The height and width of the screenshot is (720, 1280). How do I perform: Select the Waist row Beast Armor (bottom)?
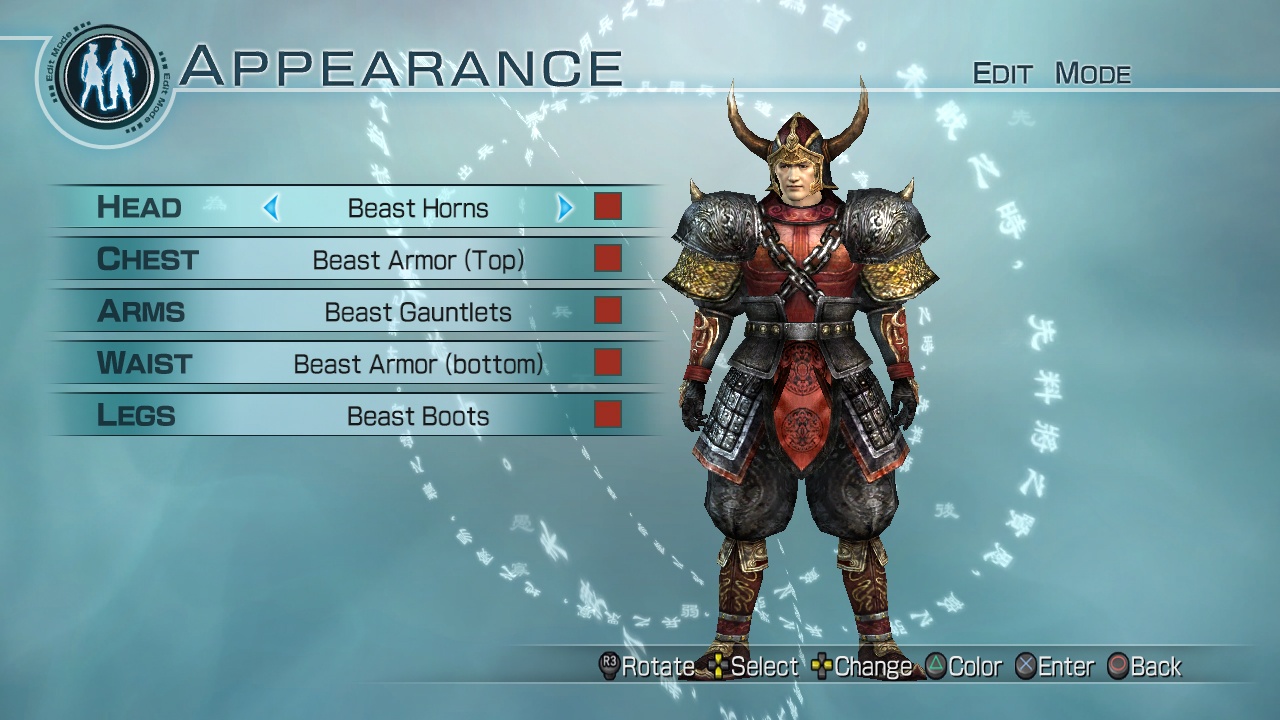pyautogui.click(x=418, y=364)
